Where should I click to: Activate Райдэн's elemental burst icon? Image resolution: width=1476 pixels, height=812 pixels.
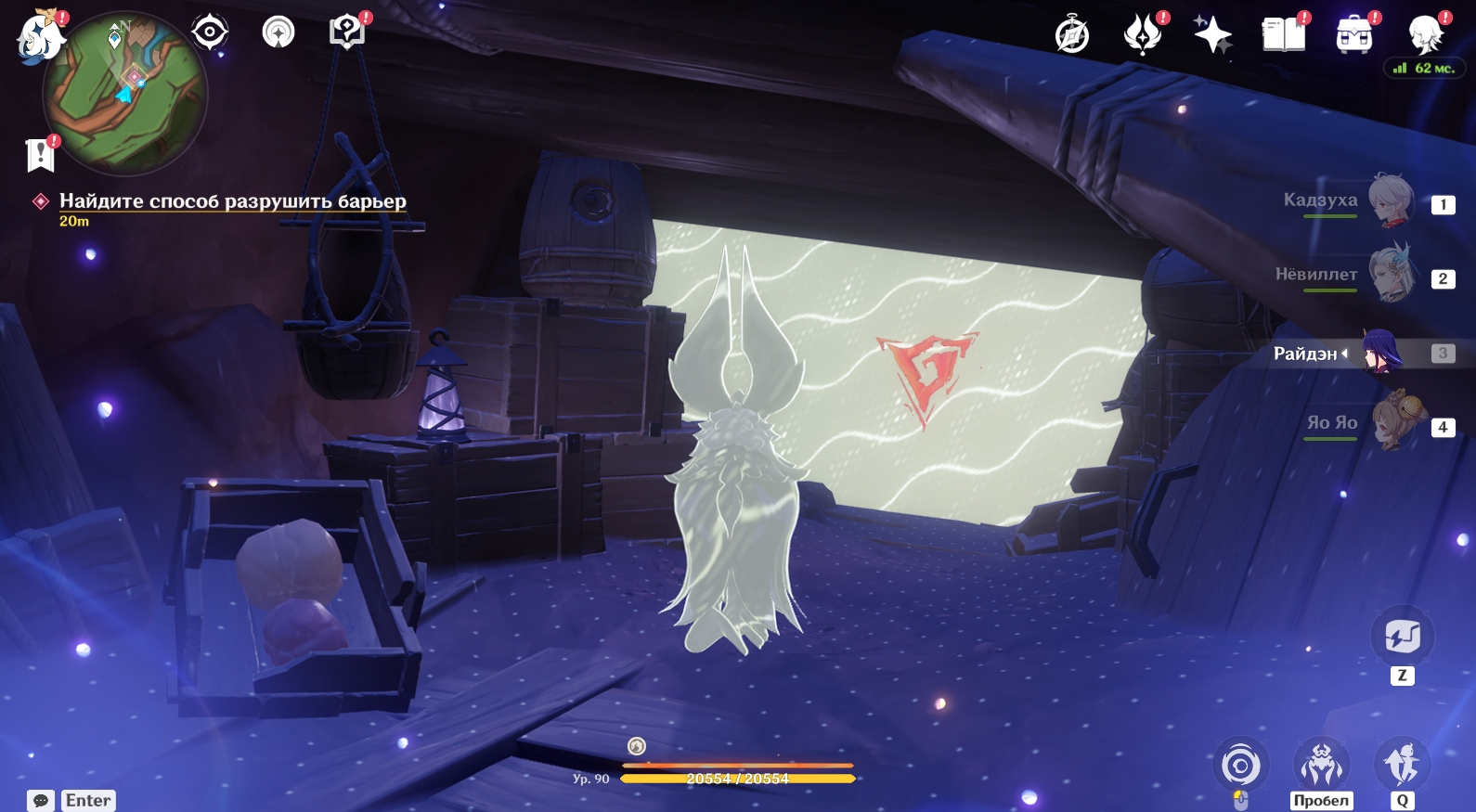(x=1402, y=765)
